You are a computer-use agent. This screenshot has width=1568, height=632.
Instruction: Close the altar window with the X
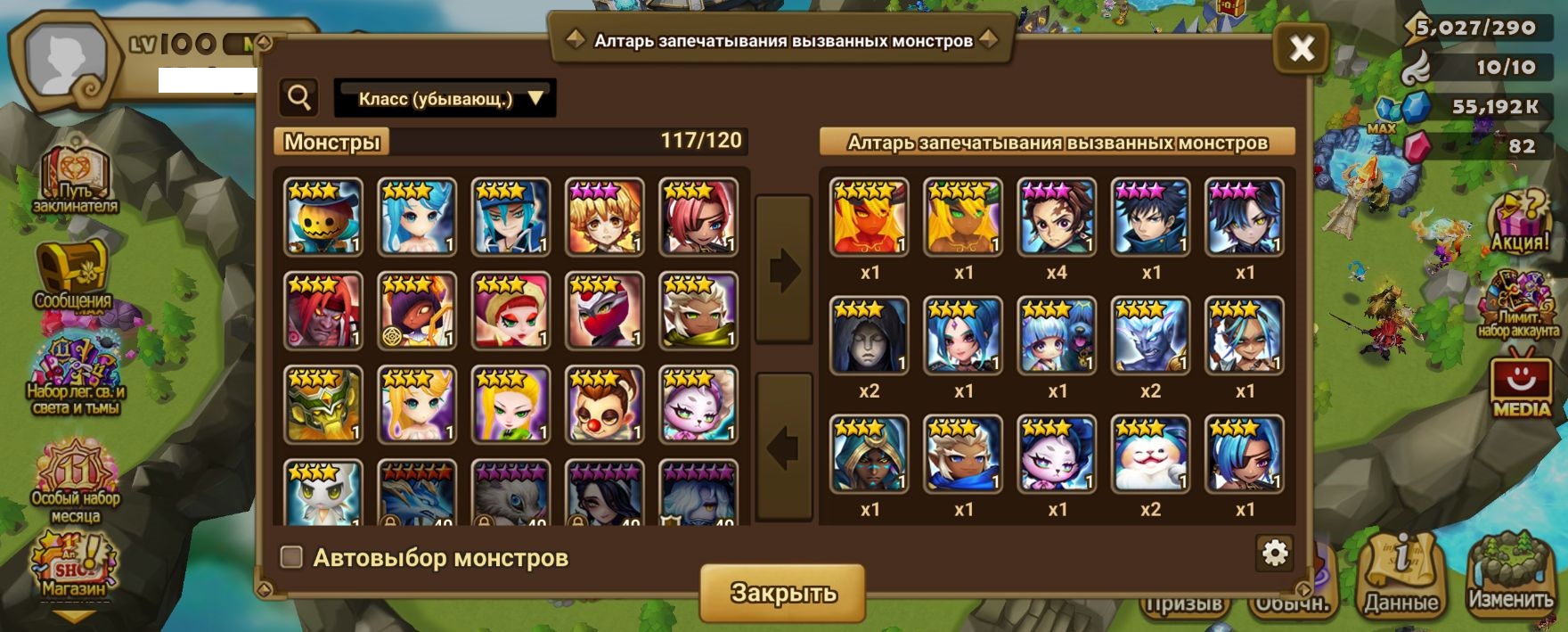(1302, 48)
